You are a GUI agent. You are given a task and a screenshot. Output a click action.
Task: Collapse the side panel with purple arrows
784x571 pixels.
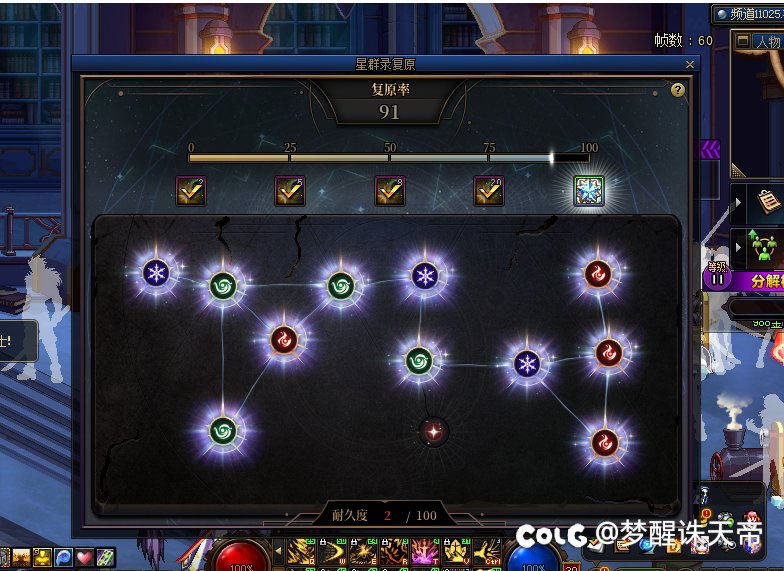710,150
